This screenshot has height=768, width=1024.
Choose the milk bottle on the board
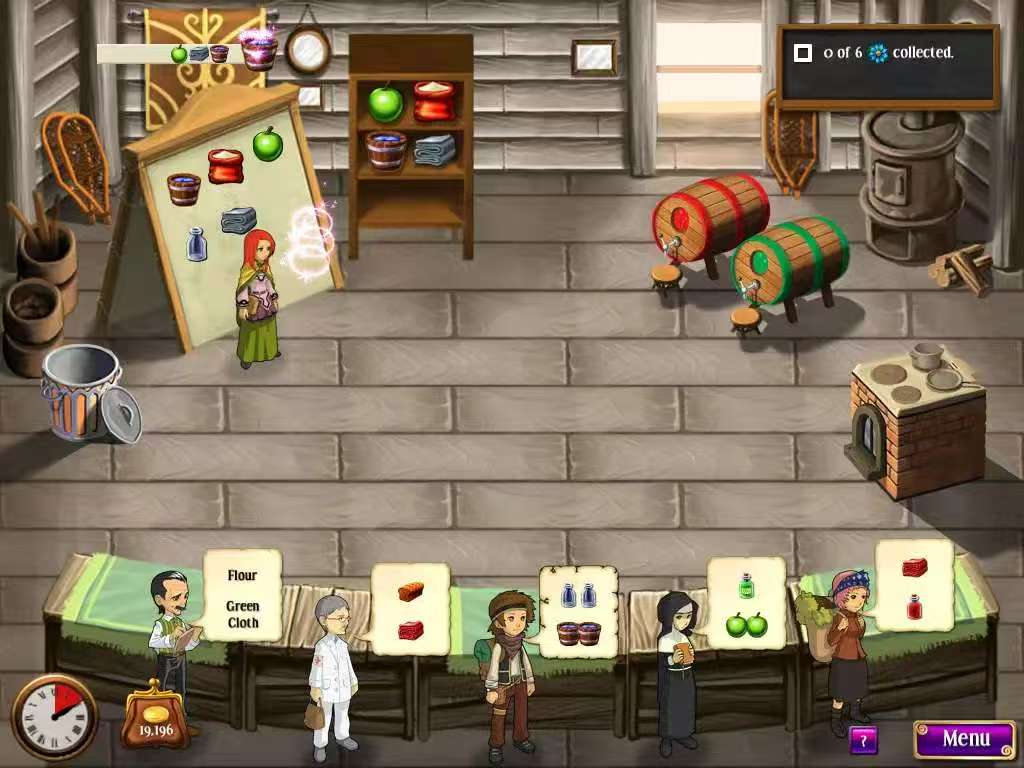(197, 244)
